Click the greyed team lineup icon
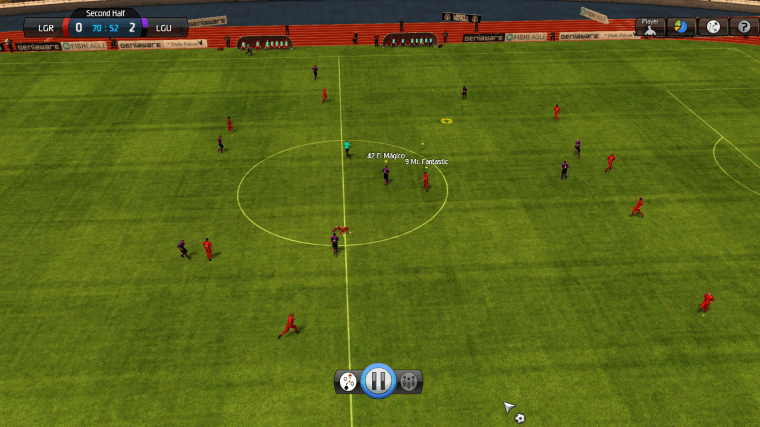Screen dimensions: 760x427 click(x=409, y=381)
